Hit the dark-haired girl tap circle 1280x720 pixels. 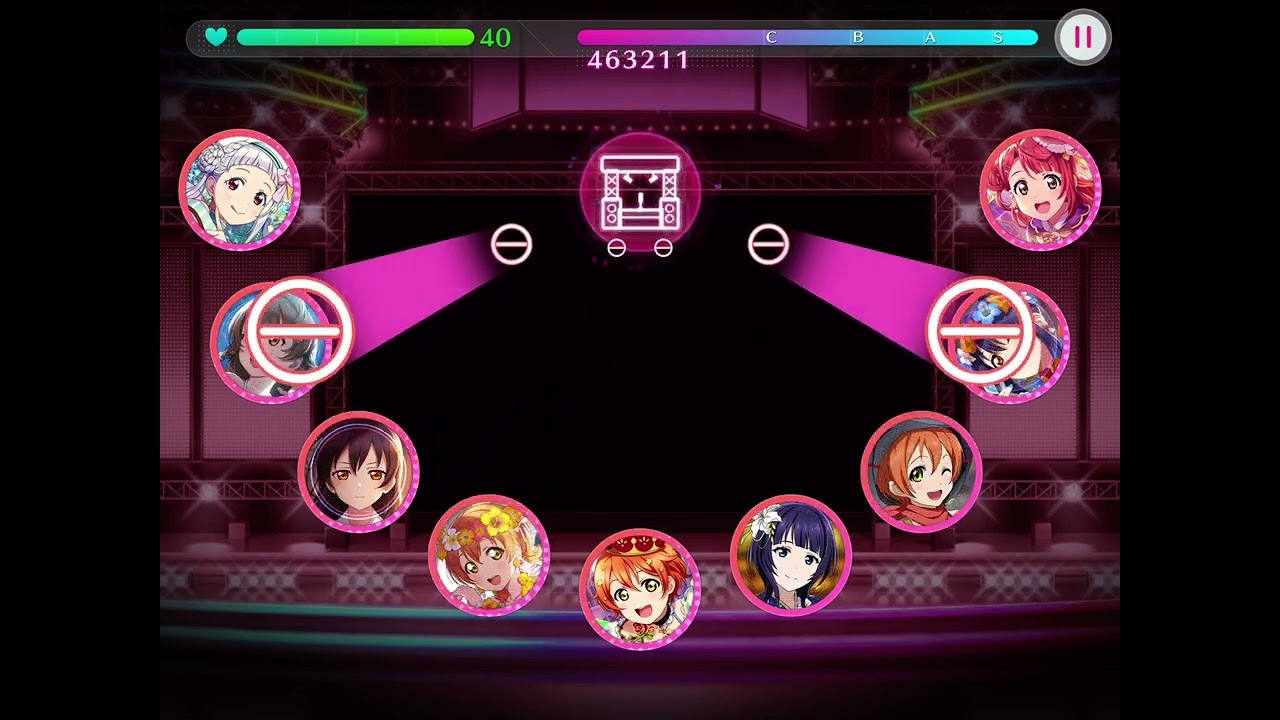[359, 471]
